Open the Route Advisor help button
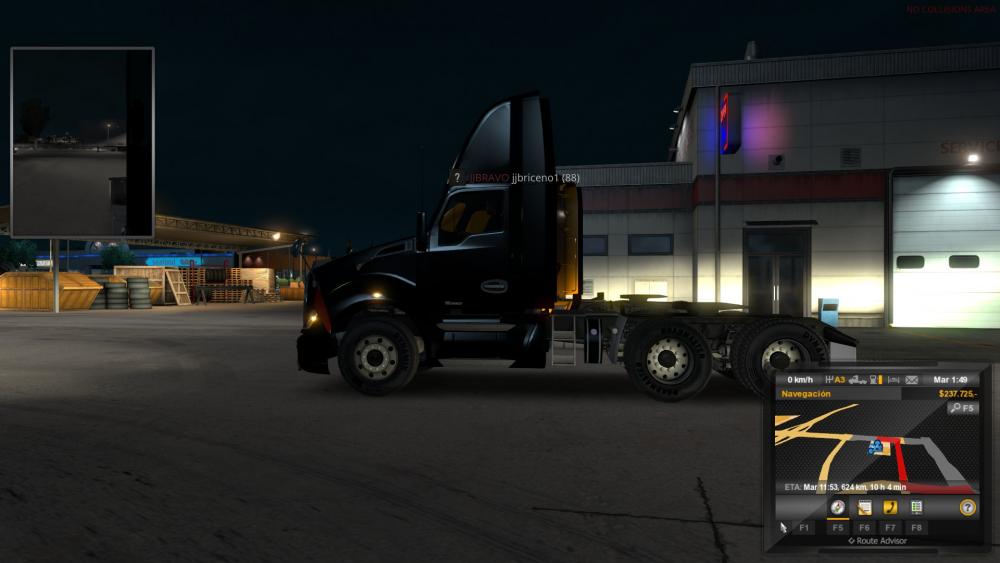The width and height of the screenshot is (1000, 563). (966, 507)
